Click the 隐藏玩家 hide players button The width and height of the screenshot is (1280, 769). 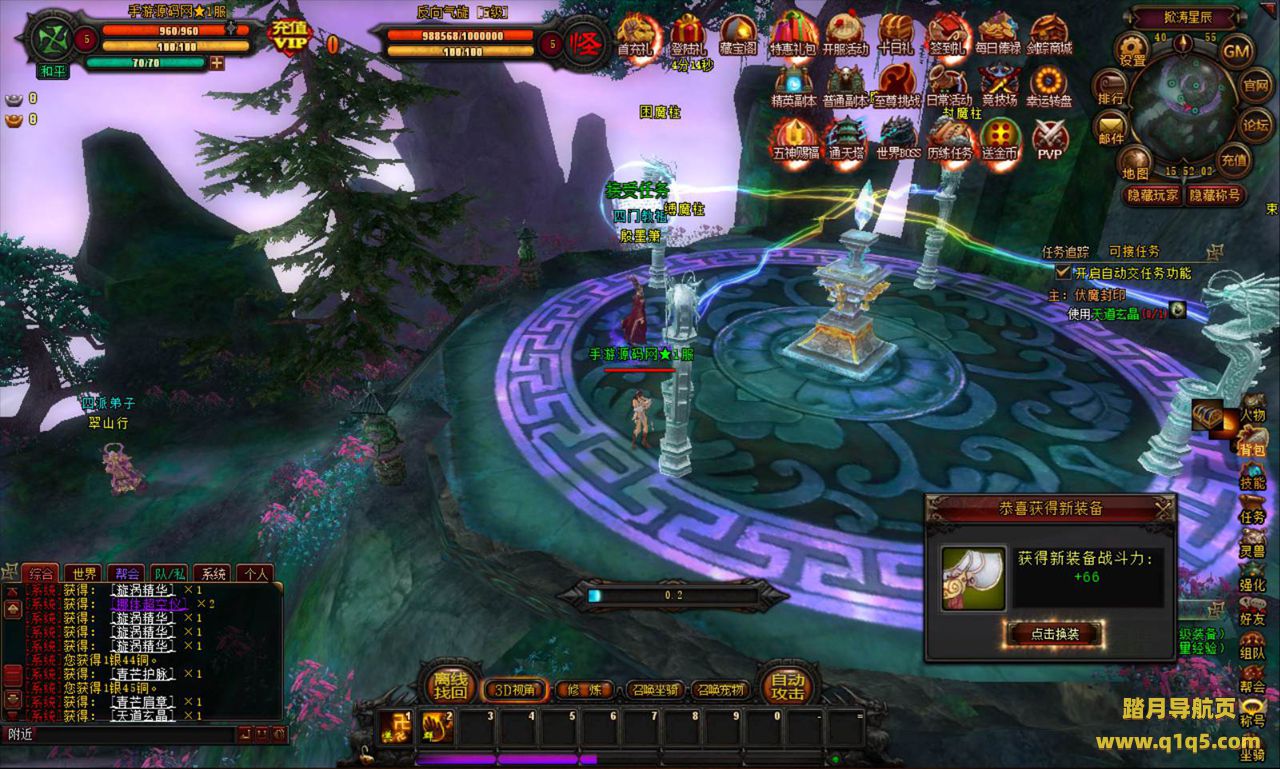click(1151, 196)
